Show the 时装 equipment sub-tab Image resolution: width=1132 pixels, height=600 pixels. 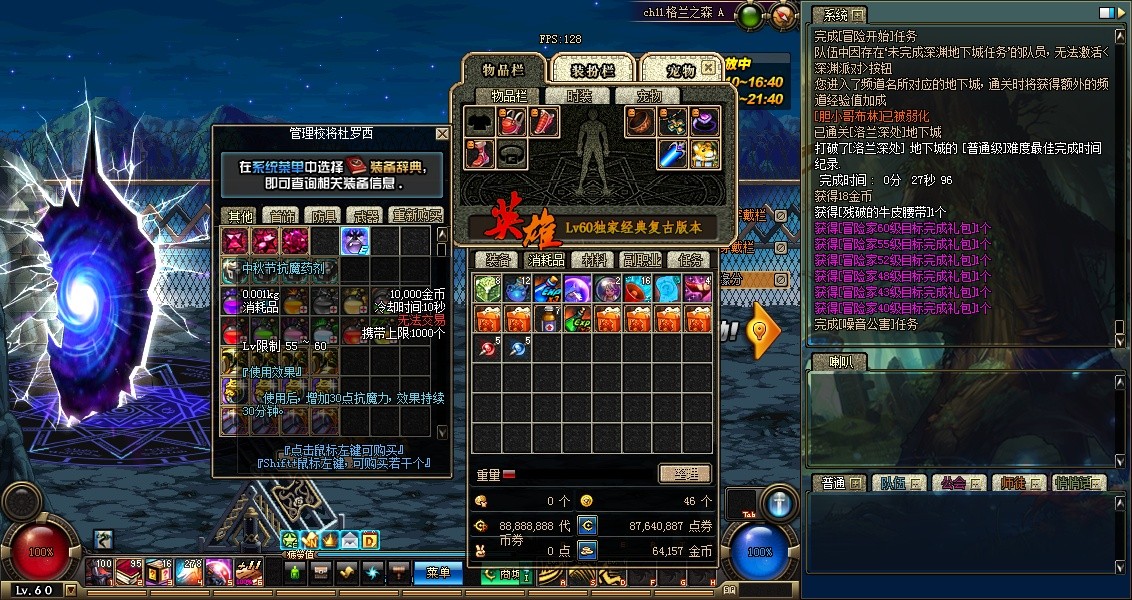click(579, 96)
